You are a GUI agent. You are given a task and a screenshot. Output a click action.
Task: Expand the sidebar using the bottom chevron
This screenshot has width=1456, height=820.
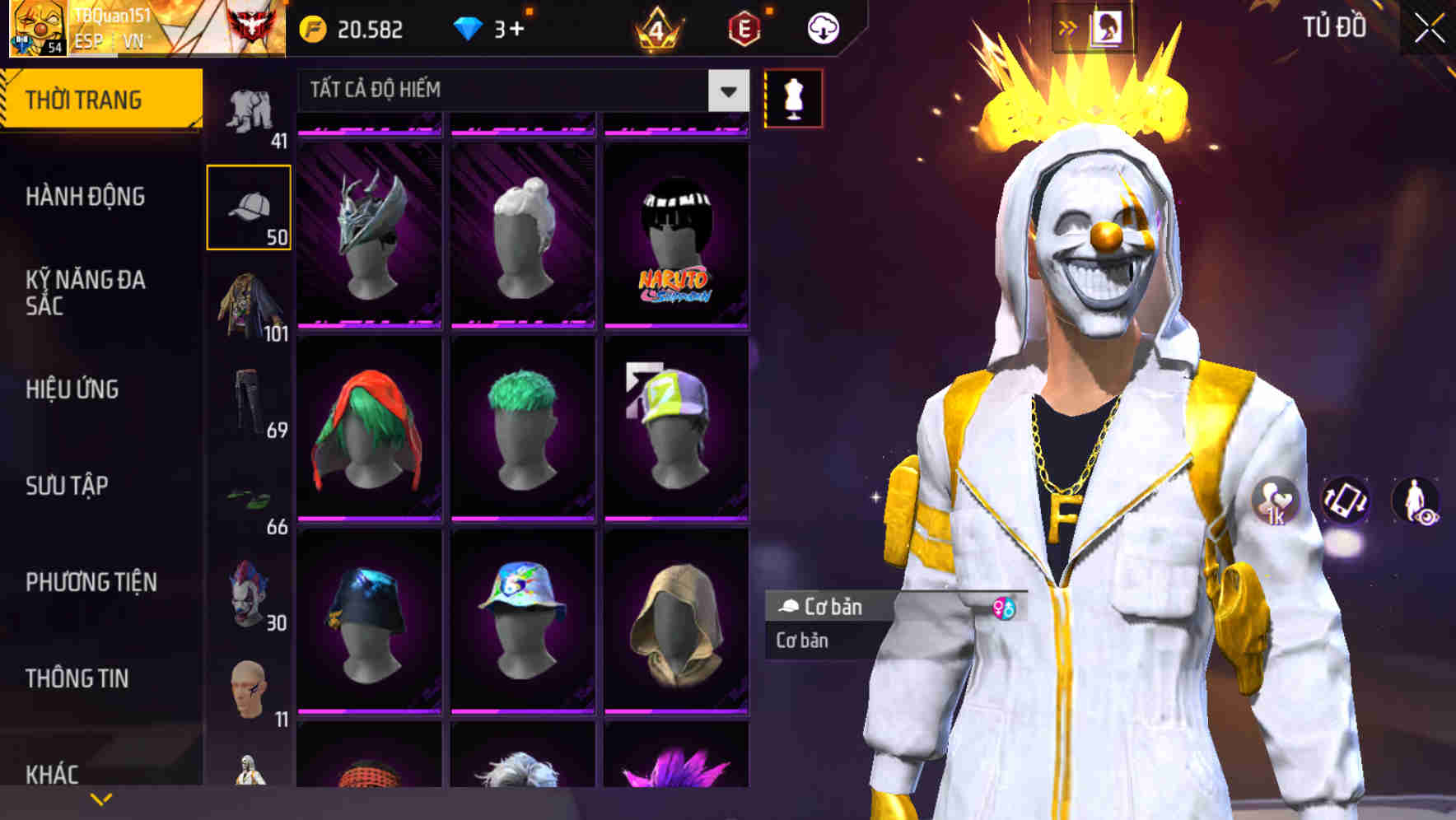click(99, 797)
